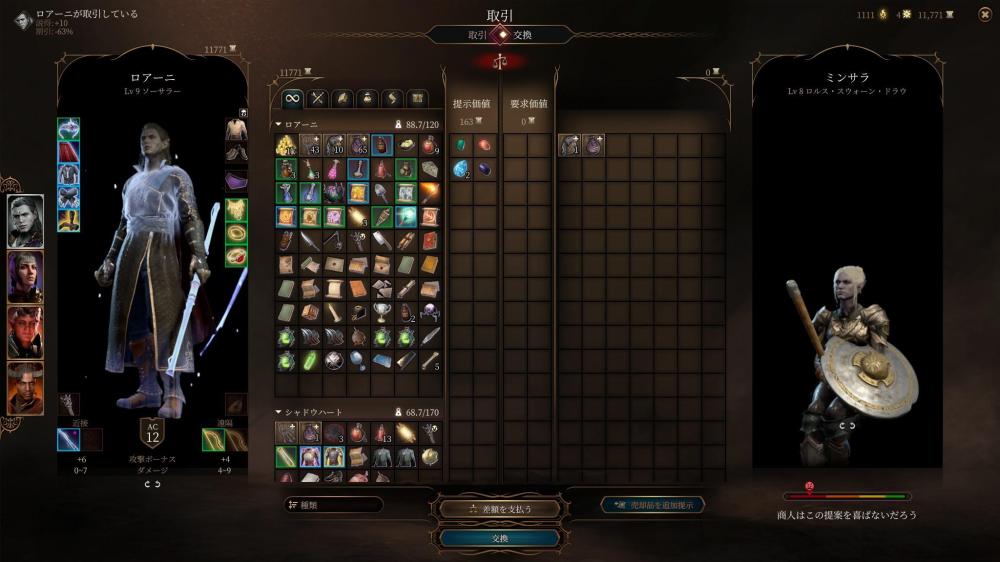Remove the green gem from offer
1000x562 pixels.
coord(462,145)
